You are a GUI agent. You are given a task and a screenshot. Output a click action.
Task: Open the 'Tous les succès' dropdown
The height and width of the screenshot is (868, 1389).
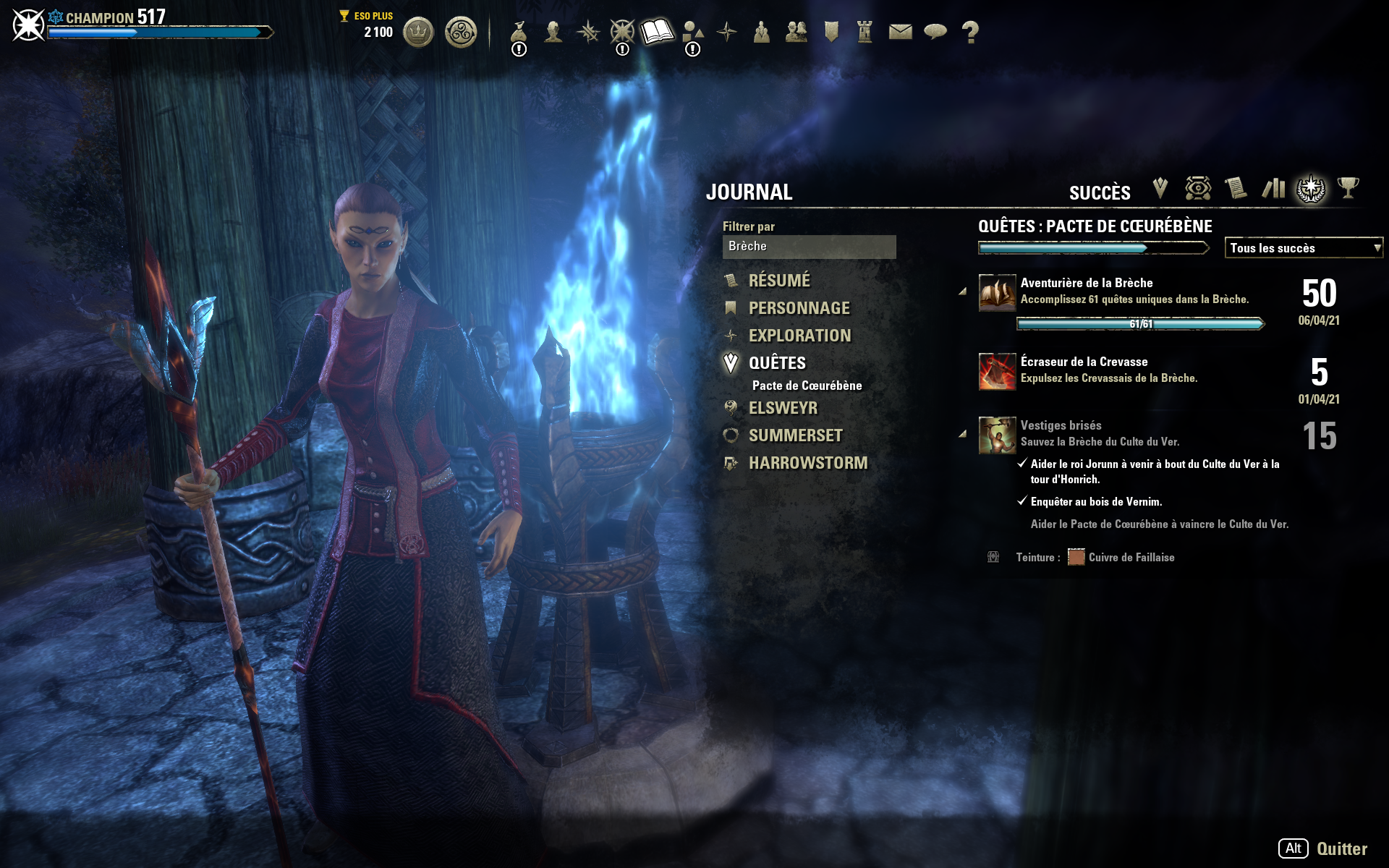(x=1303, y=248)
